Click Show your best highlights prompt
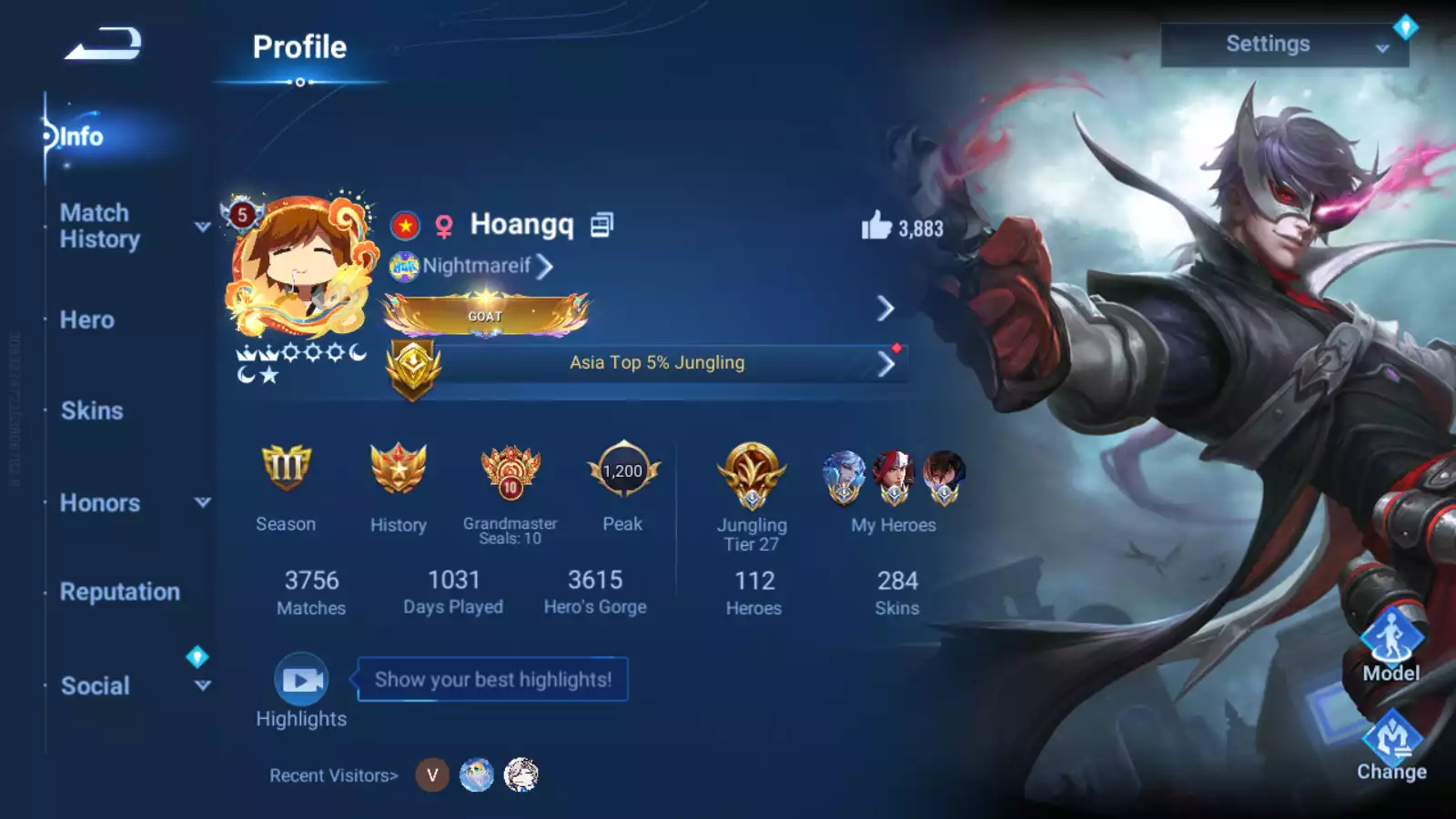The height and width of the screenshot is (819, 1456). point(492,678)
